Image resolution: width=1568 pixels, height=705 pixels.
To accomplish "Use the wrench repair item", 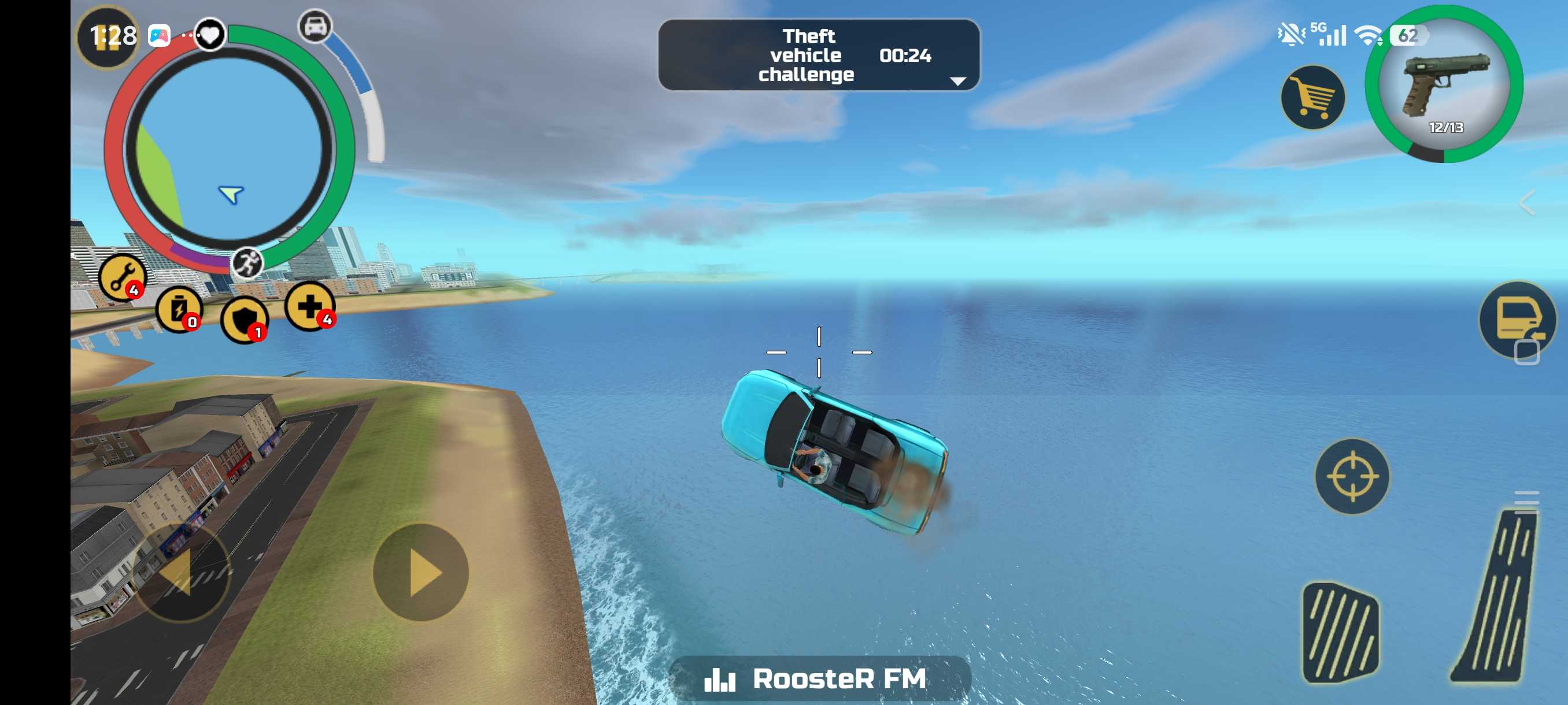I will pyautogui.click(x=123, y=277).
